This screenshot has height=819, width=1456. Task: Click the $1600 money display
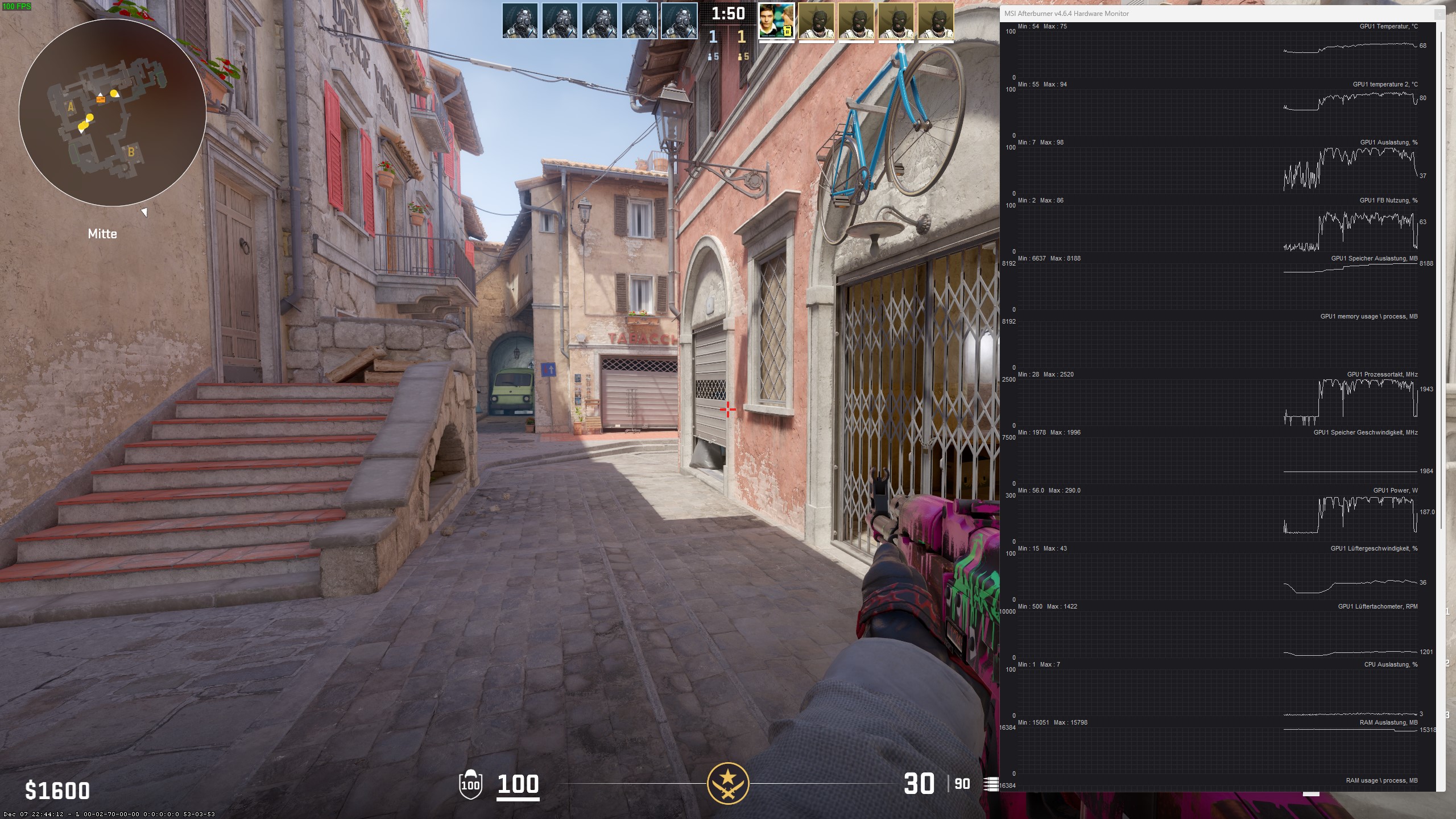click(x=57, y=791)
